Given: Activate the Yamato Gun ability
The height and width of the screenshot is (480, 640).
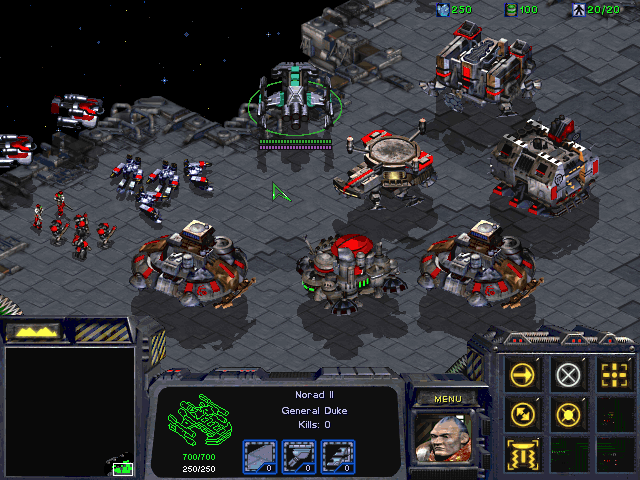Looking at the screenshot, I should [x=525, y=453].
